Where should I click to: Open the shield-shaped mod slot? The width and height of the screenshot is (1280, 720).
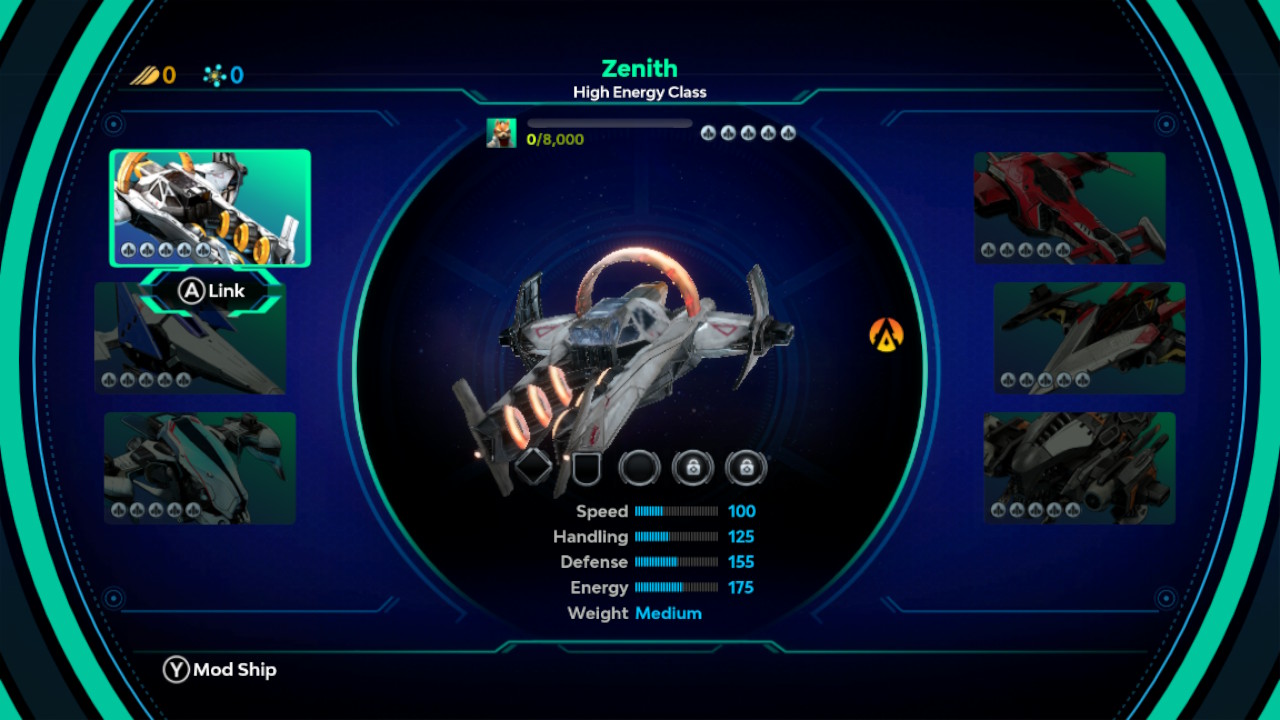586,467
